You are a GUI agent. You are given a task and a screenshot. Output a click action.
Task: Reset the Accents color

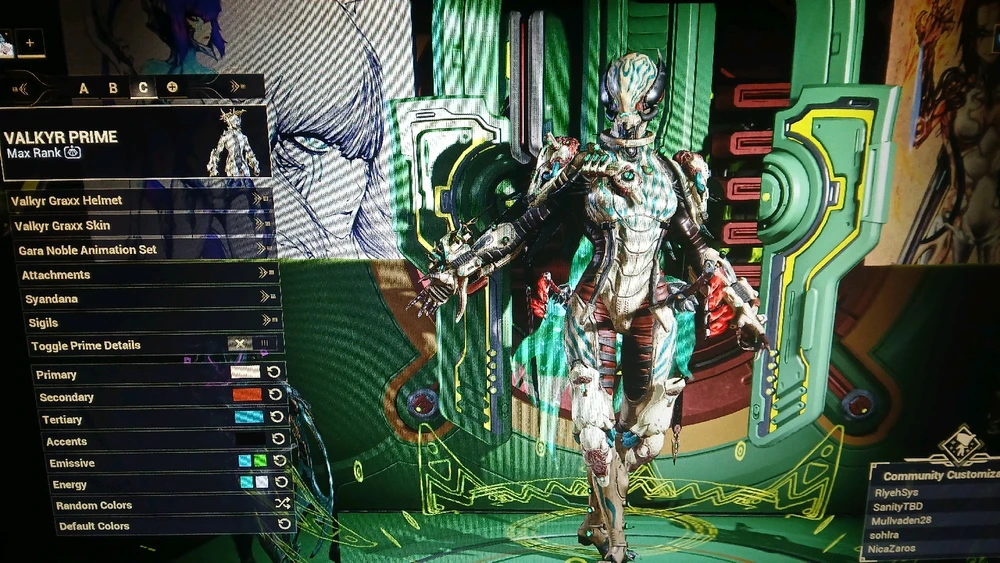coord(279,440)
